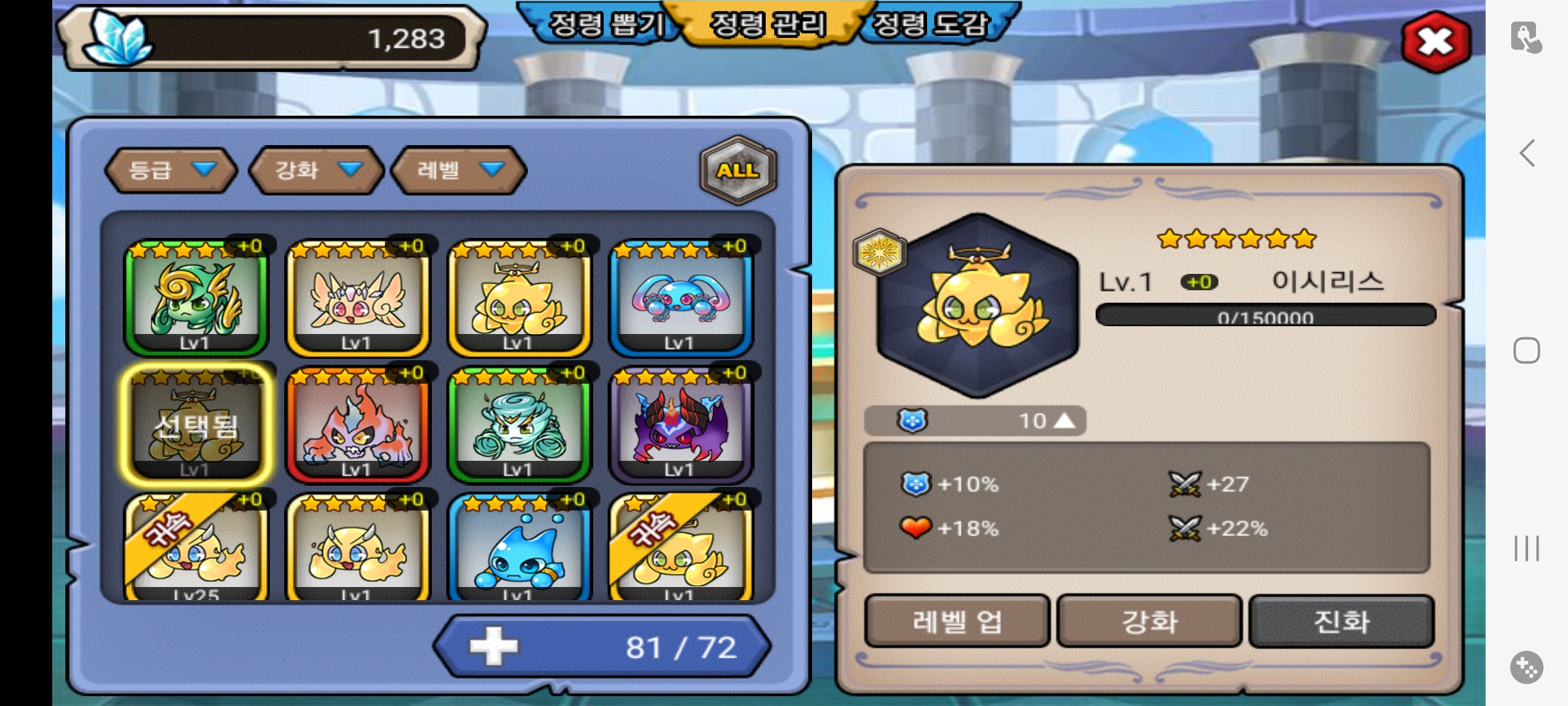Image resolution: width=1568 pixels, height=706 pixels.
Task: Tap the 진화 evolution button
Action: tap(1341, 621)
